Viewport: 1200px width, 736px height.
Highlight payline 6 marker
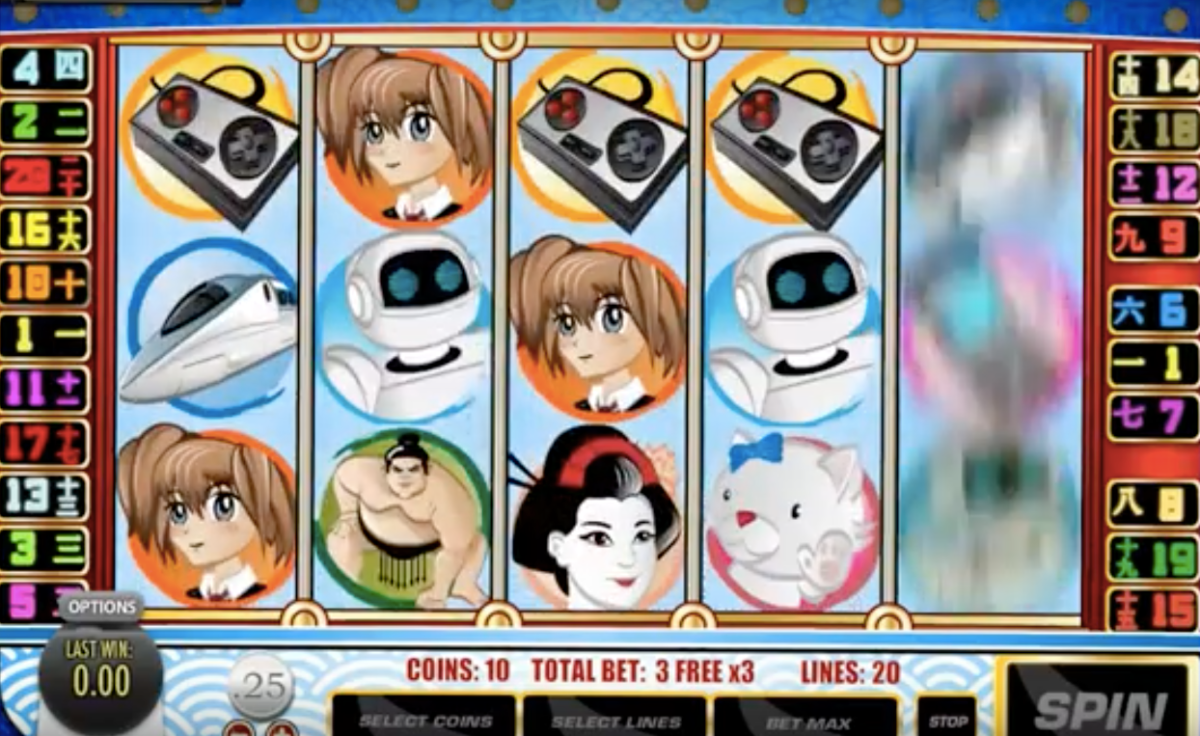tap(1153, 310)
